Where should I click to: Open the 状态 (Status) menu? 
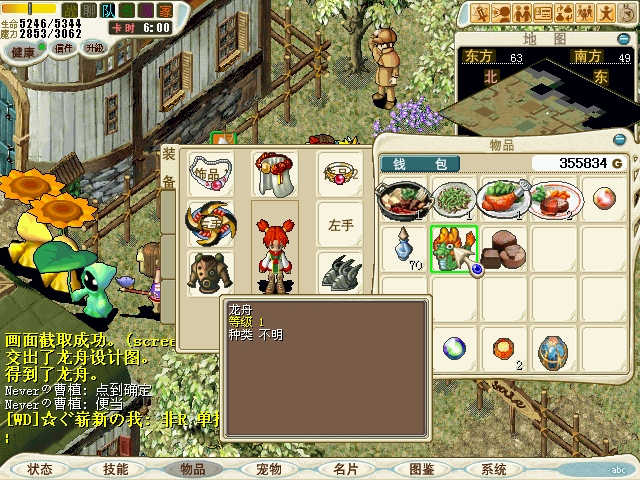(40, 468)
